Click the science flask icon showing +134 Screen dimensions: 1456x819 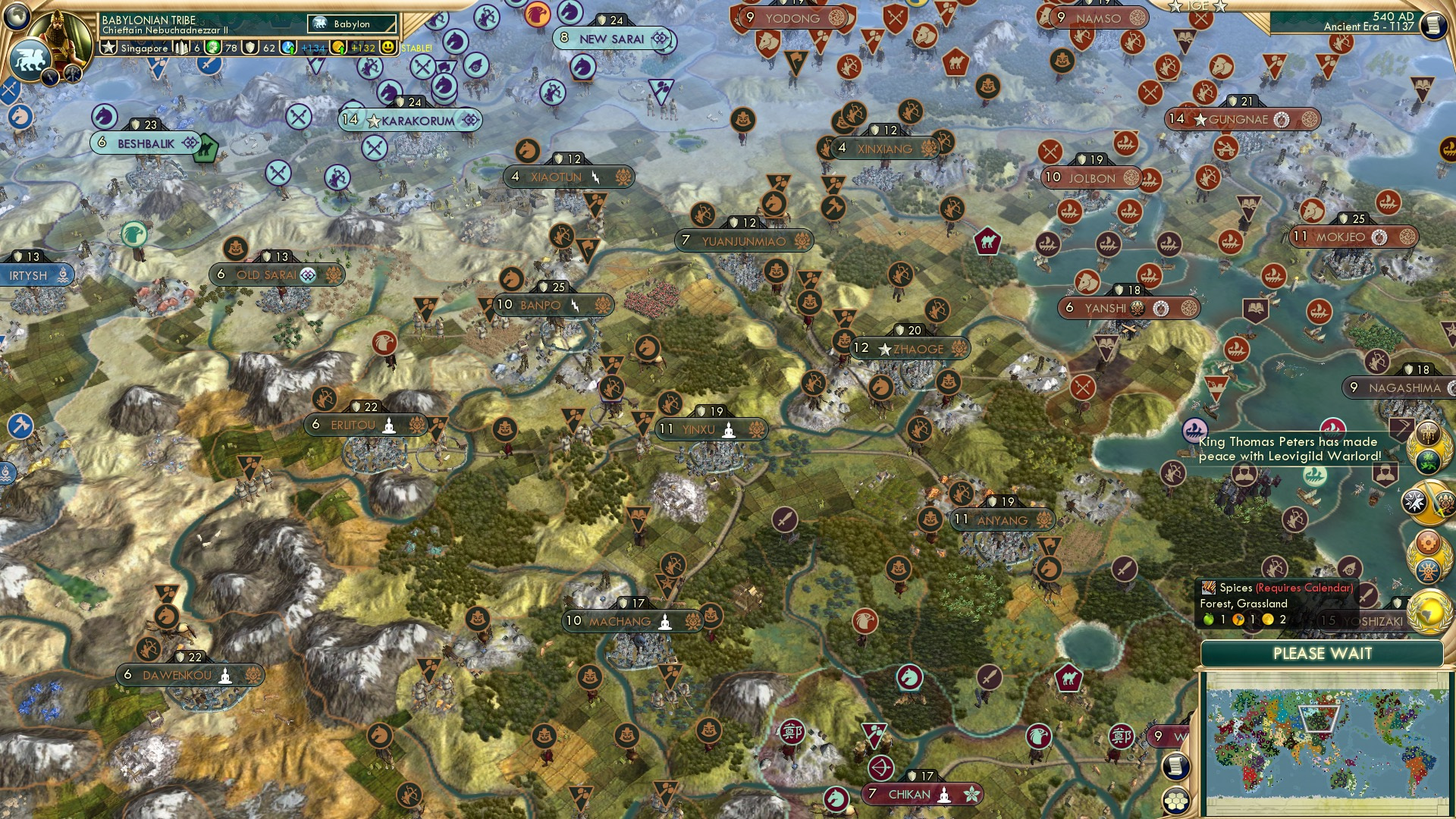coord(288,48)
